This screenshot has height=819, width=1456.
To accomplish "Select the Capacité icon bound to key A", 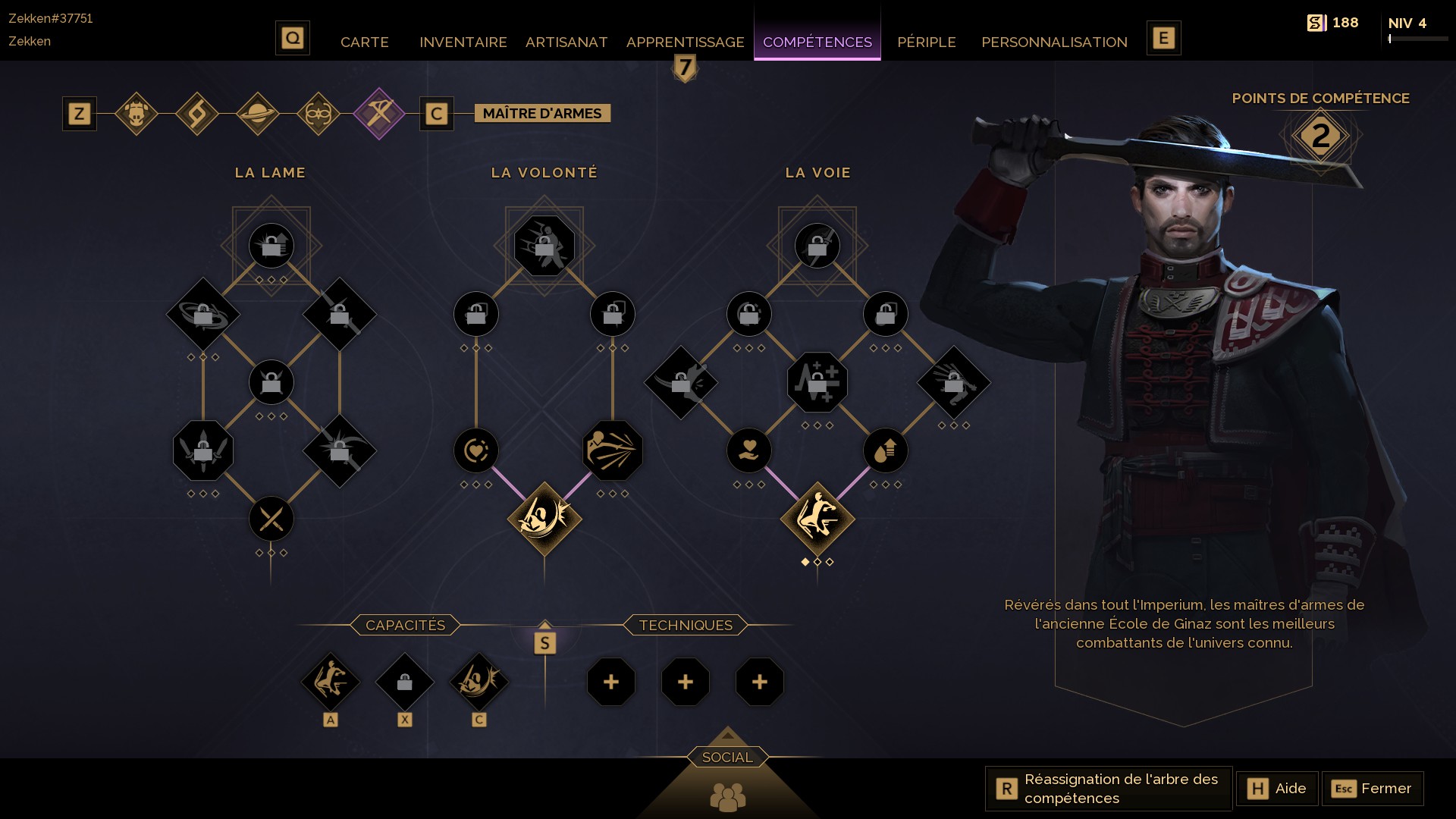I will [x=331, y=682].
